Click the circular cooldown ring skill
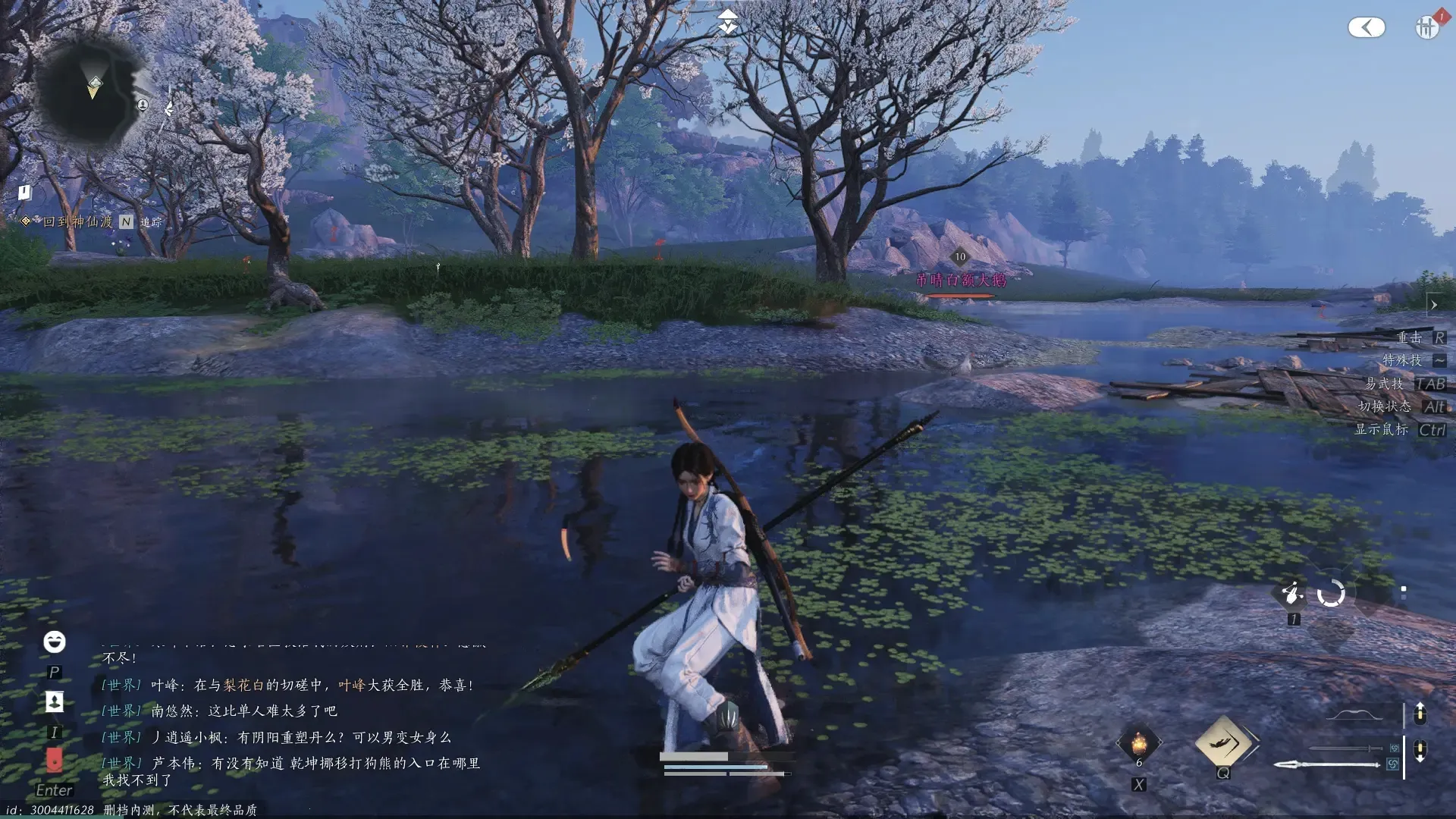This screenshot has height=819, width=1456. point(1331,593)
